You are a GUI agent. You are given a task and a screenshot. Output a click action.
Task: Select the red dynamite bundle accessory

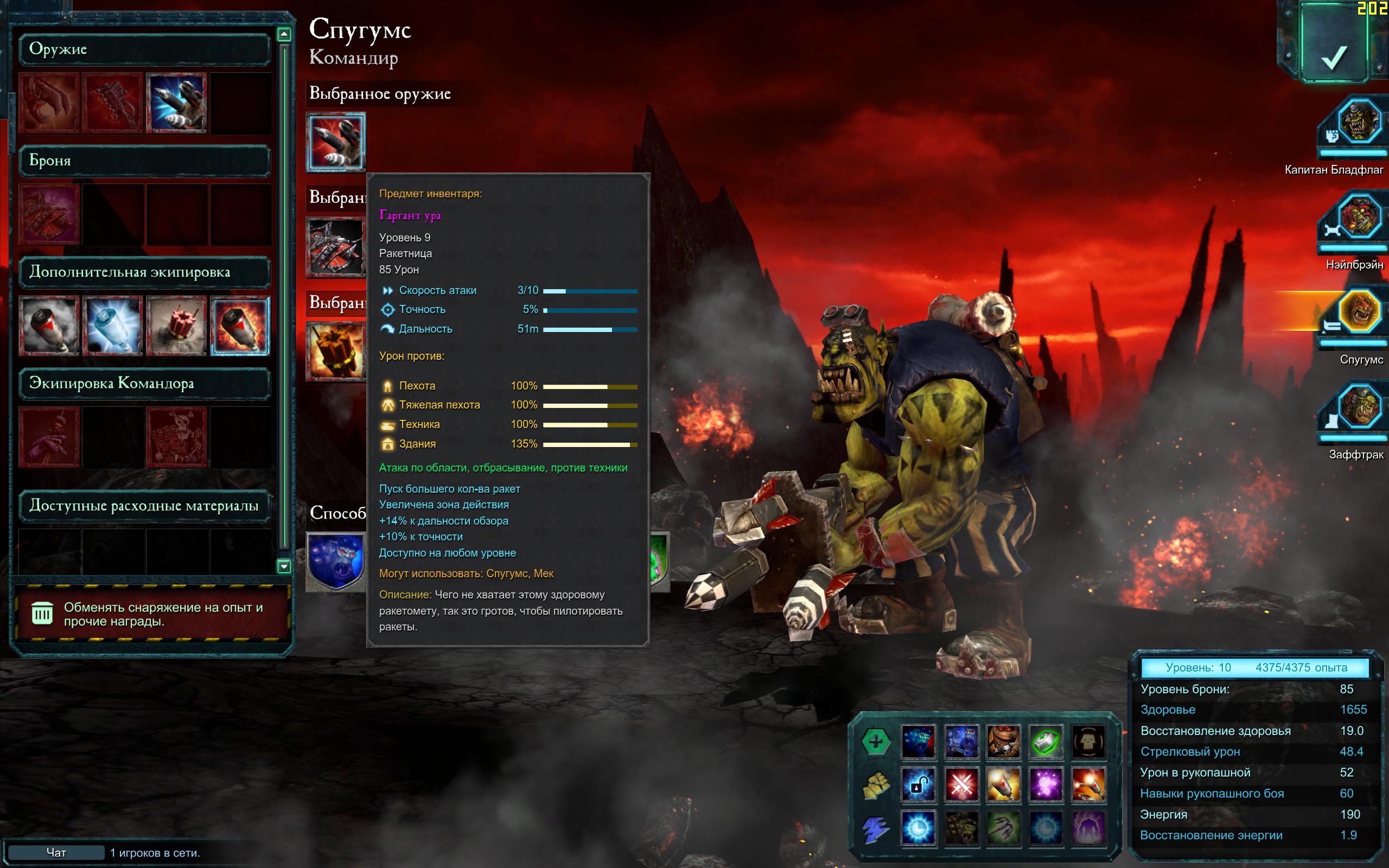point(176,325)
